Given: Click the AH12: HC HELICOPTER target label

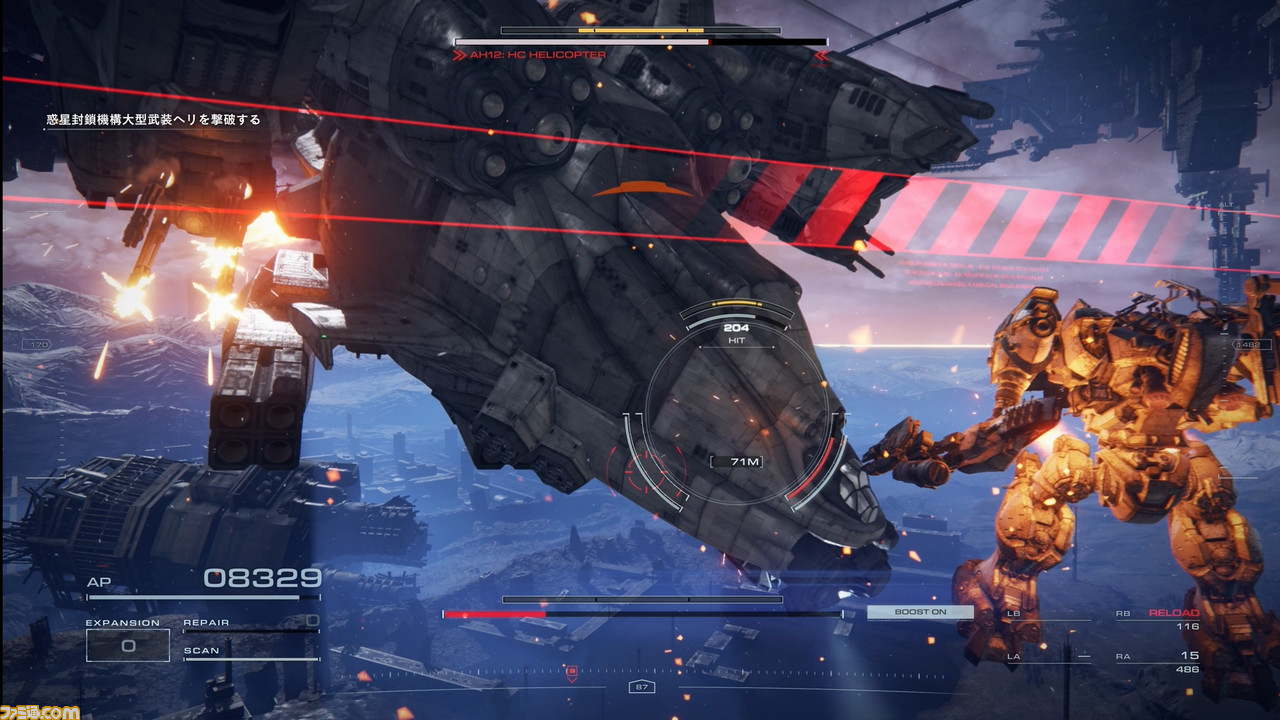Looking at the screenshot, I should tap(538, 55).
